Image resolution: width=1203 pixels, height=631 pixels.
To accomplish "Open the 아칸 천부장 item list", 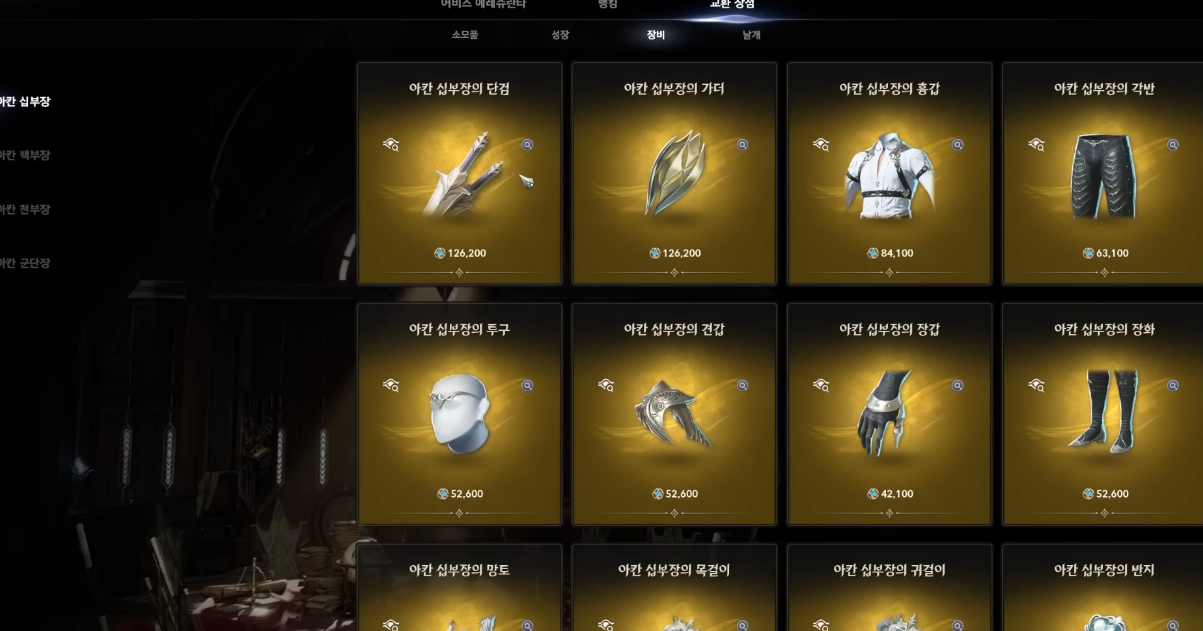I will pyautogui.click(x=25, y=210).
